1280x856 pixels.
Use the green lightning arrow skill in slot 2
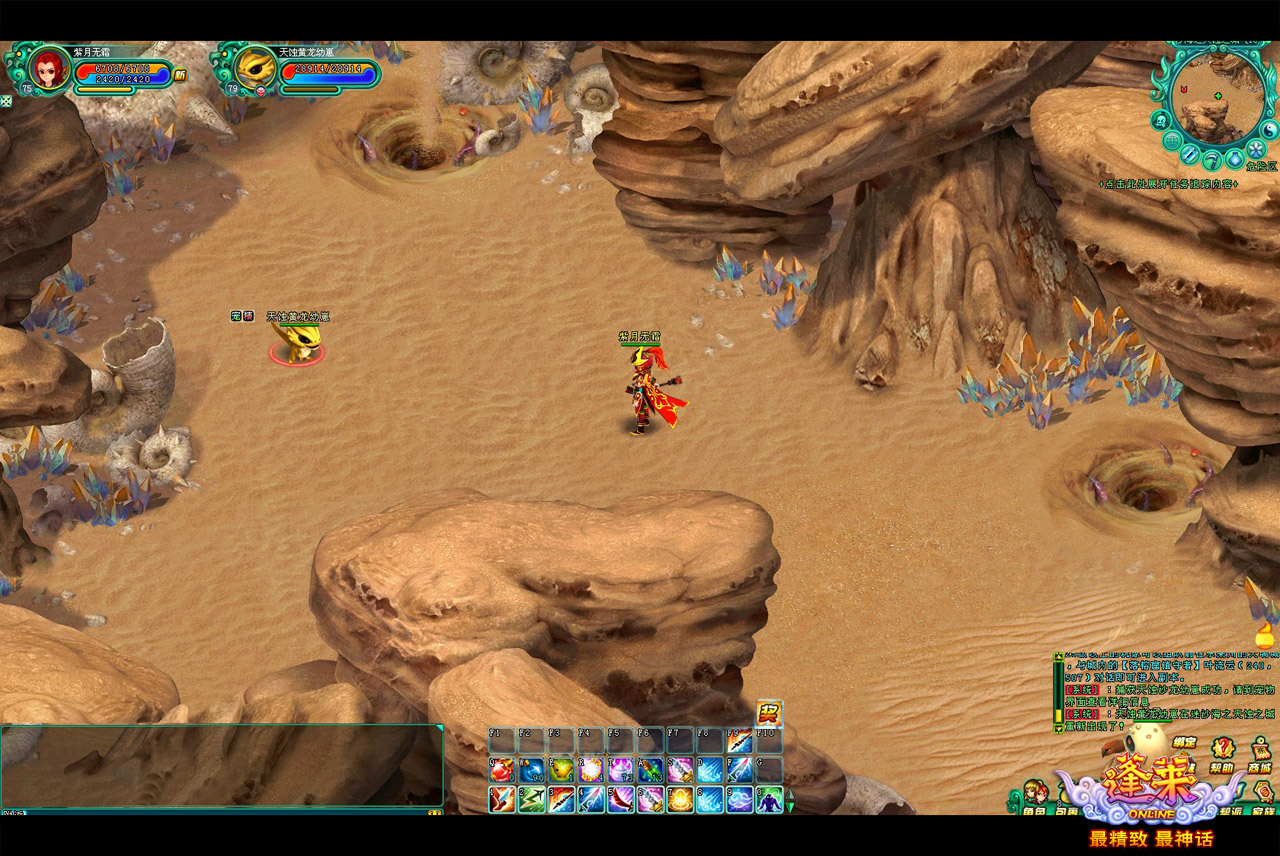(x=531, y=800)
